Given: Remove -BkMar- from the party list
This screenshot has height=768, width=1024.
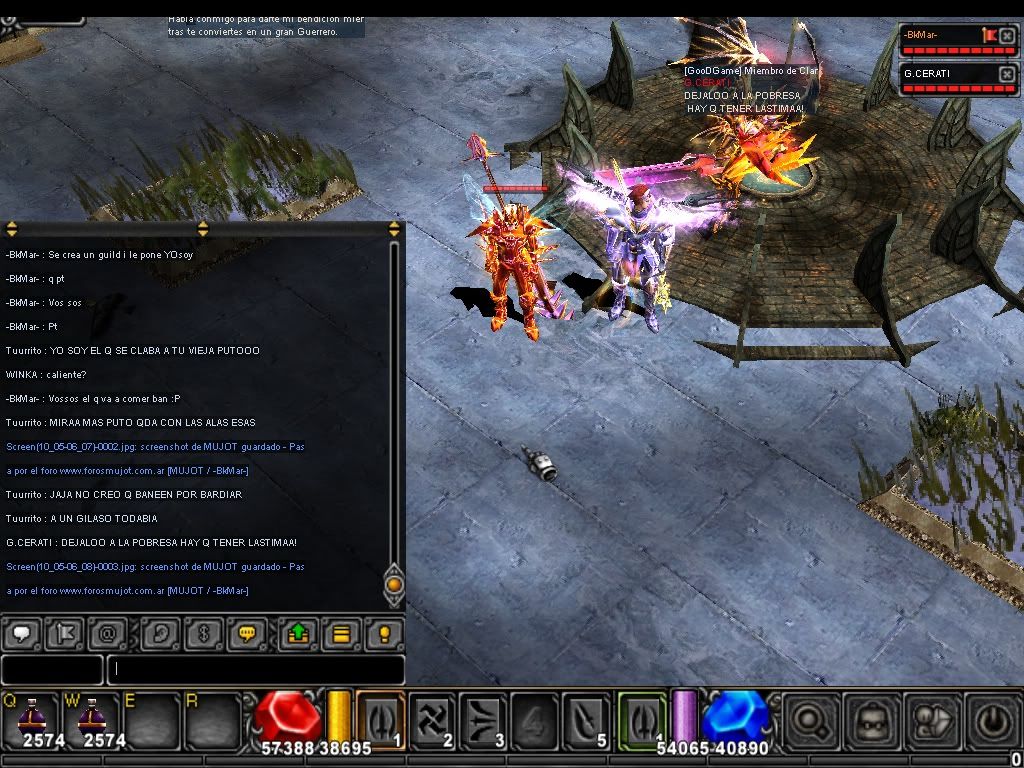Looking at the screenshot, I should [1007, 37].
